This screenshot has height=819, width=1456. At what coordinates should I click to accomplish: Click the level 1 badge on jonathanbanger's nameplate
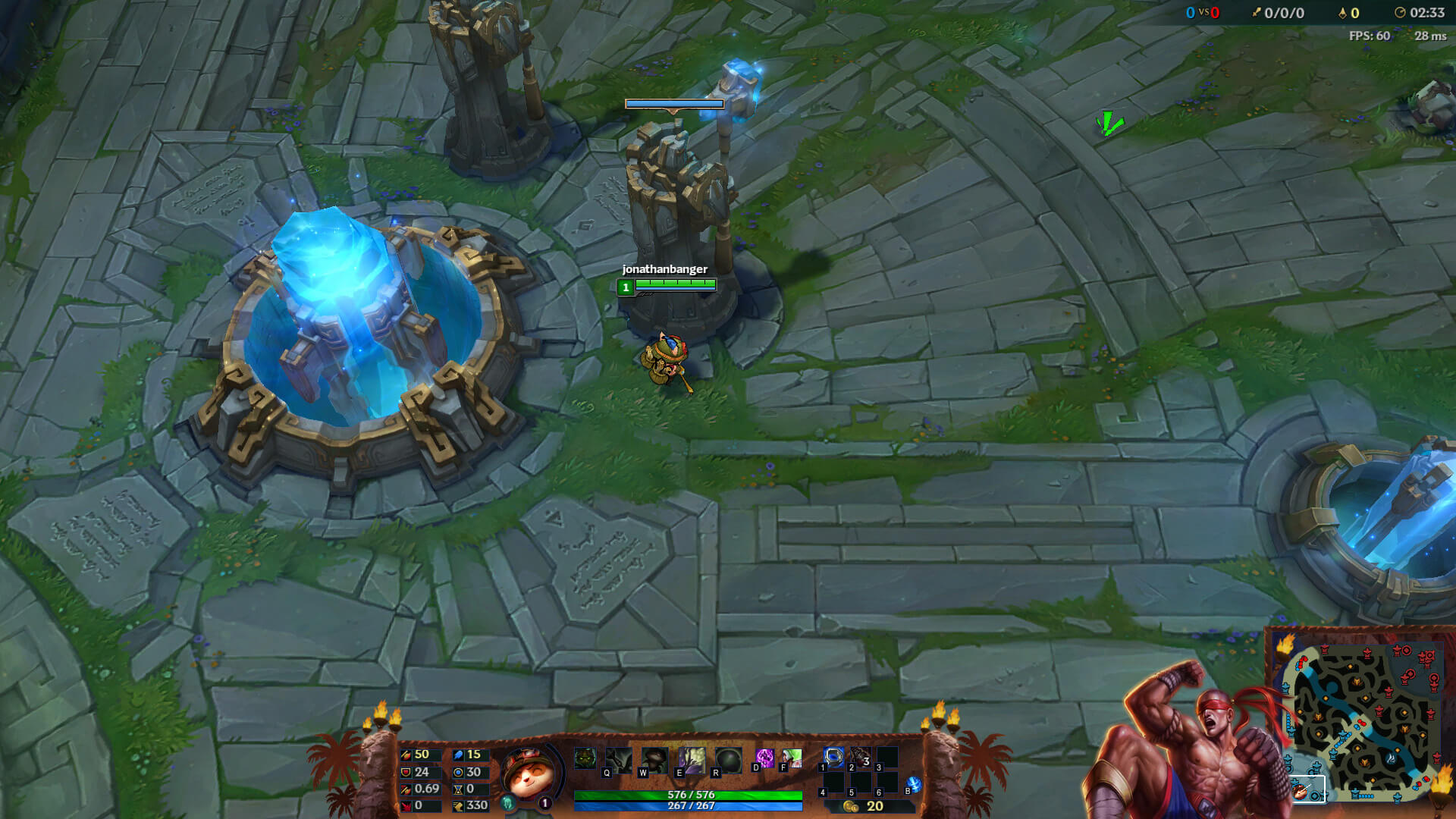click(x=626, y=287)
